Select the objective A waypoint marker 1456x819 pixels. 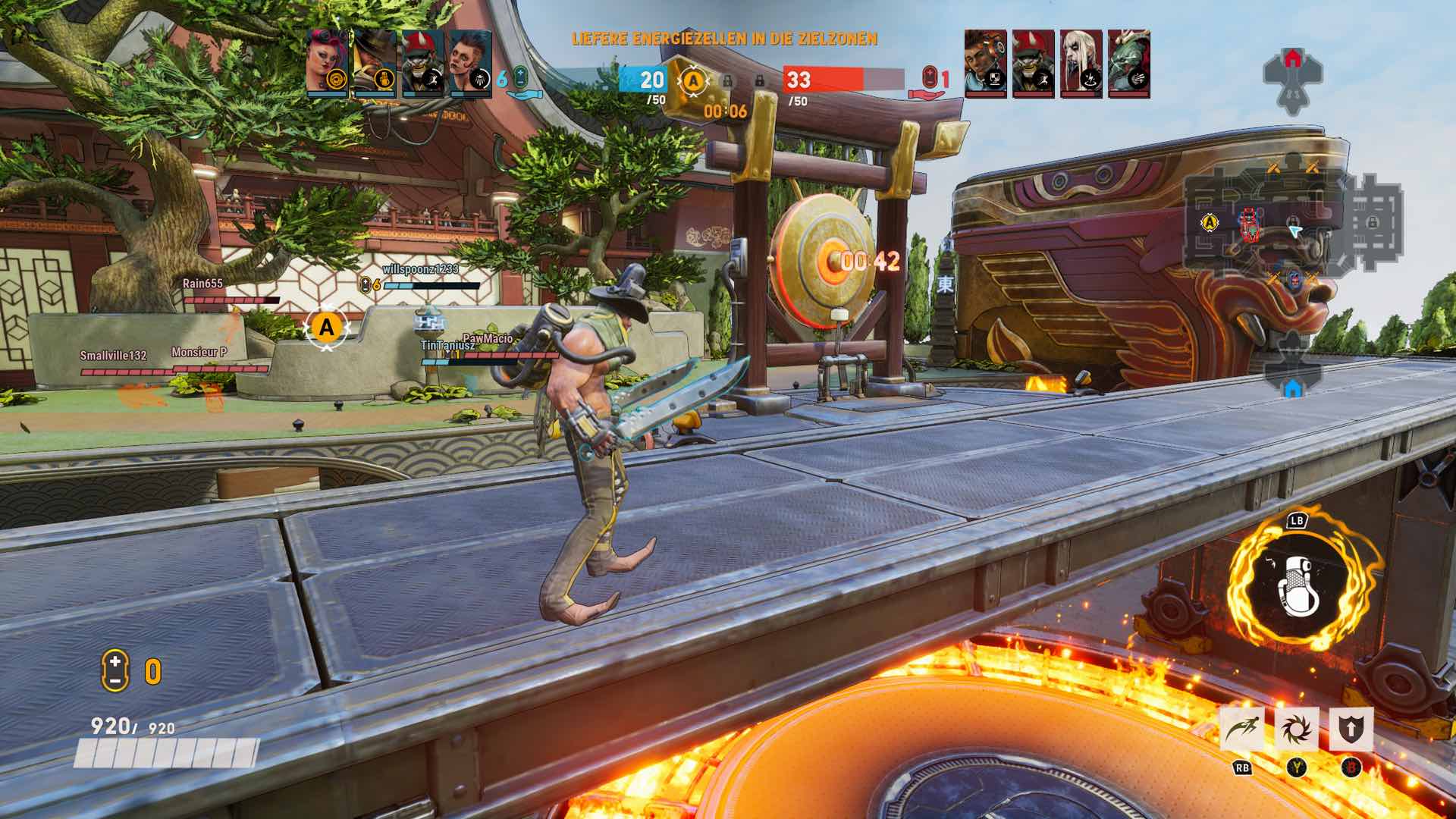tap(327, 328)
